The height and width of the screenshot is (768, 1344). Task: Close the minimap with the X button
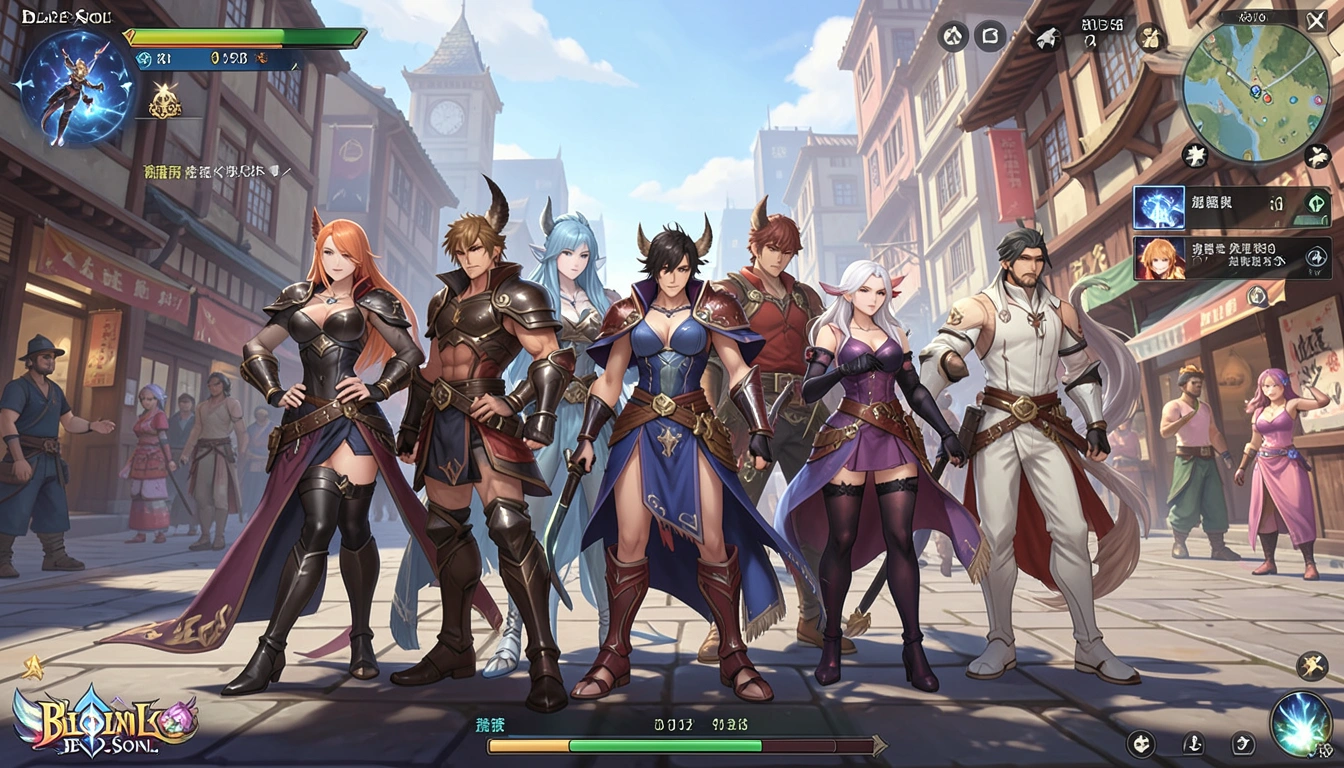(x=1316, y=21)
